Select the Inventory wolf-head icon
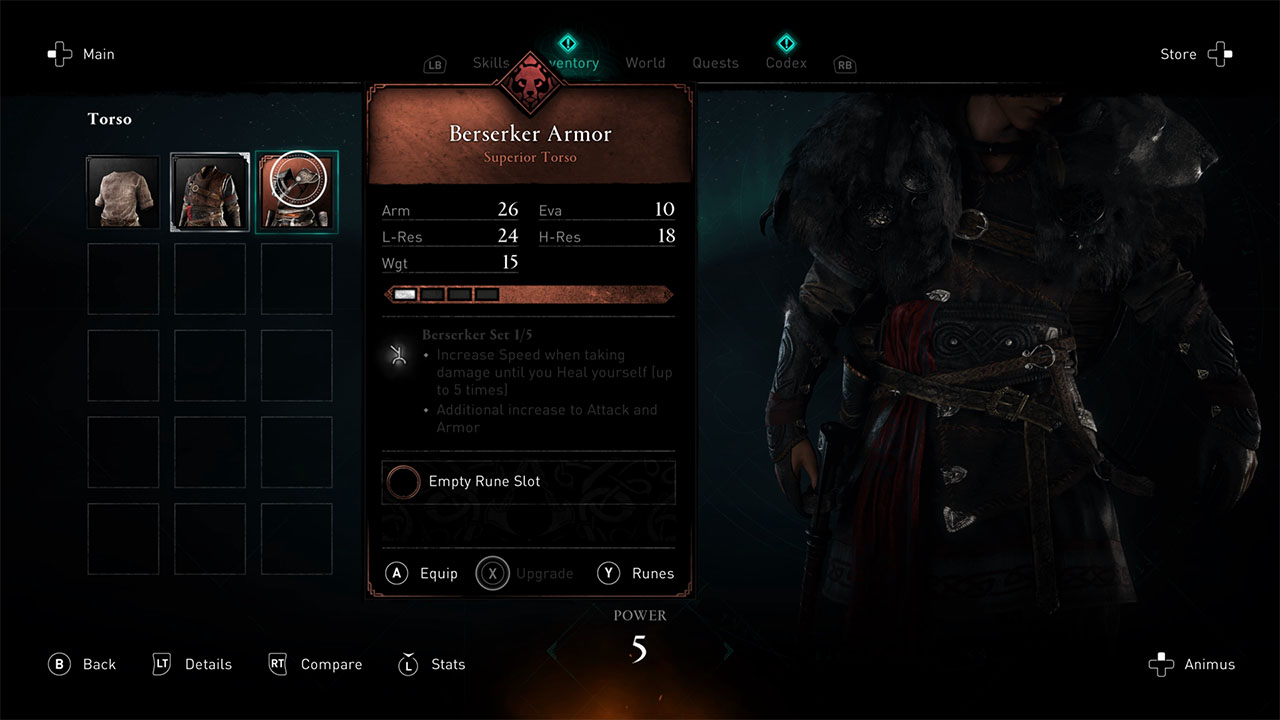1280x720 pixels. [529, 85]
